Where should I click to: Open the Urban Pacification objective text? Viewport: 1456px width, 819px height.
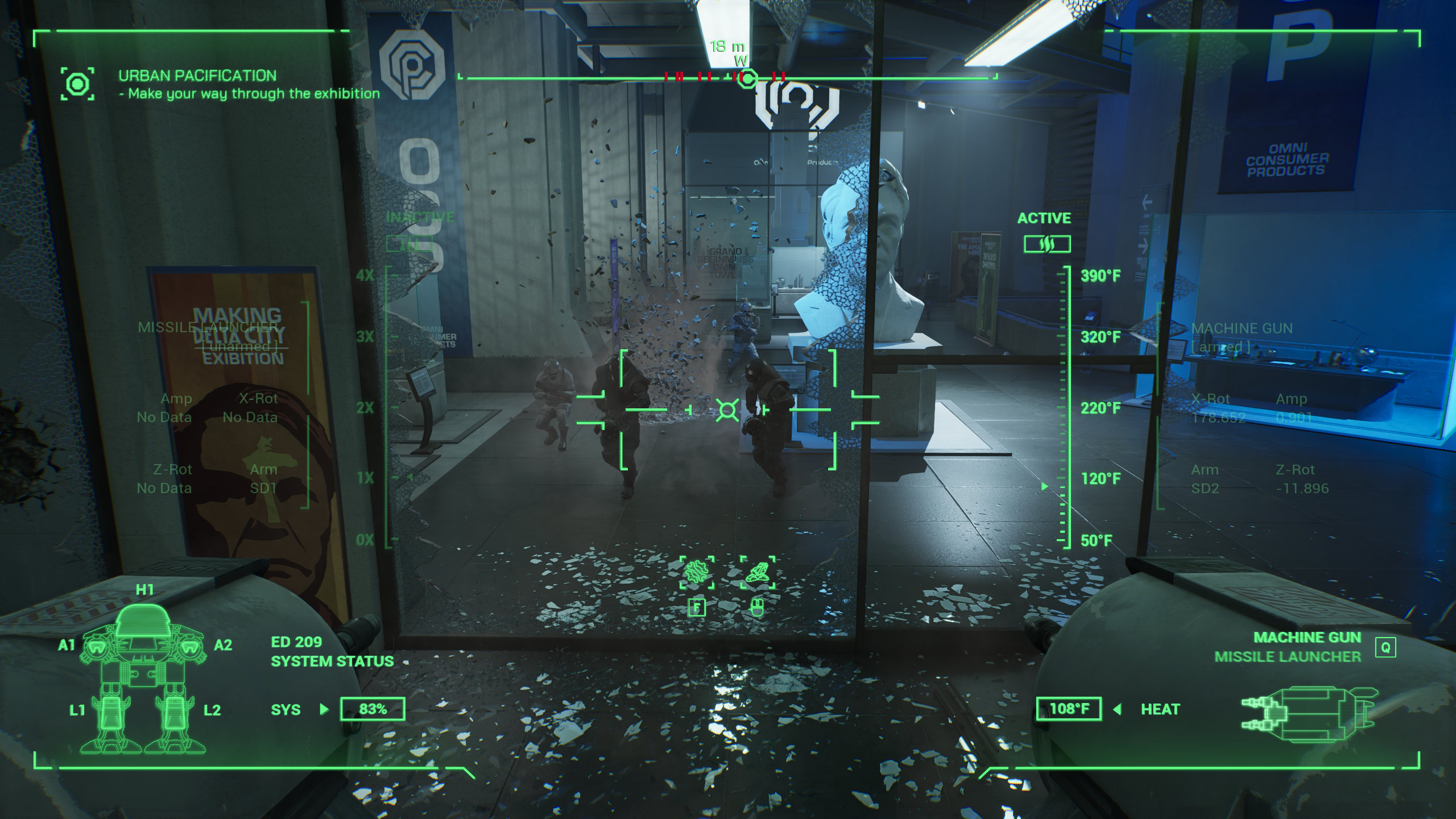(x=197, y=76)
